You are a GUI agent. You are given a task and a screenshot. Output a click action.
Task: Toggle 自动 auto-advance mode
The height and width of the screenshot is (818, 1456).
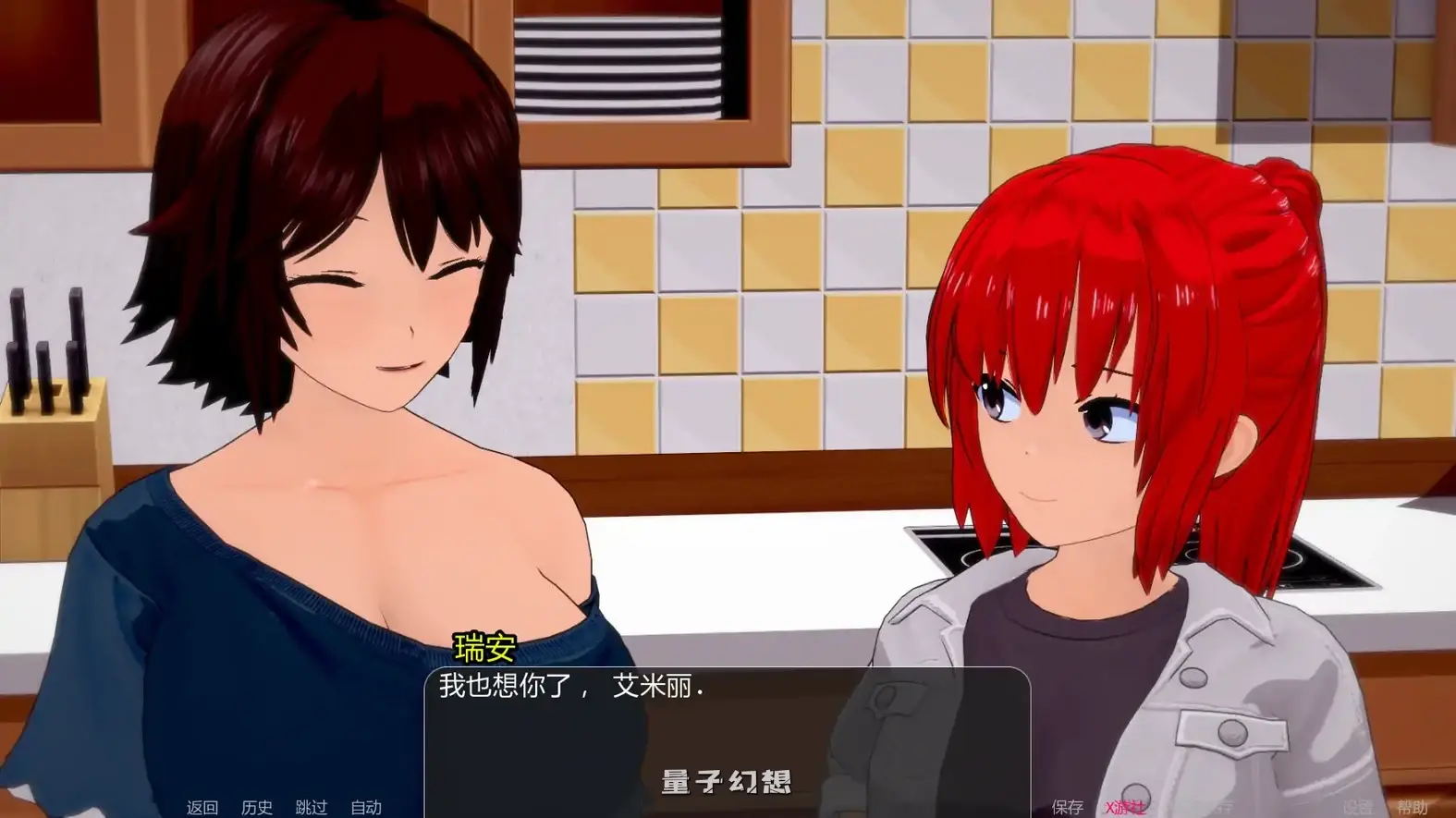[366, 807]
